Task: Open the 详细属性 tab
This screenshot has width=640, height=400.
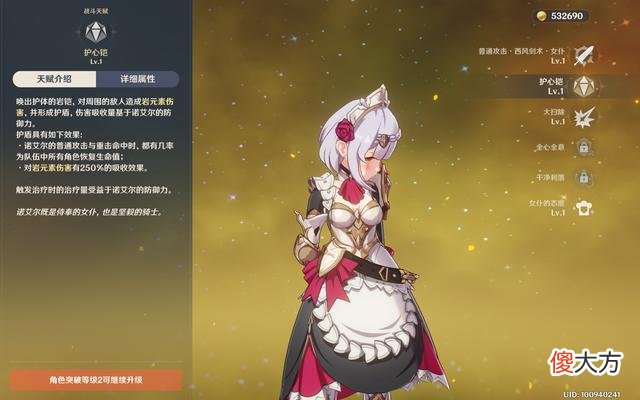Action: point(138,79)
